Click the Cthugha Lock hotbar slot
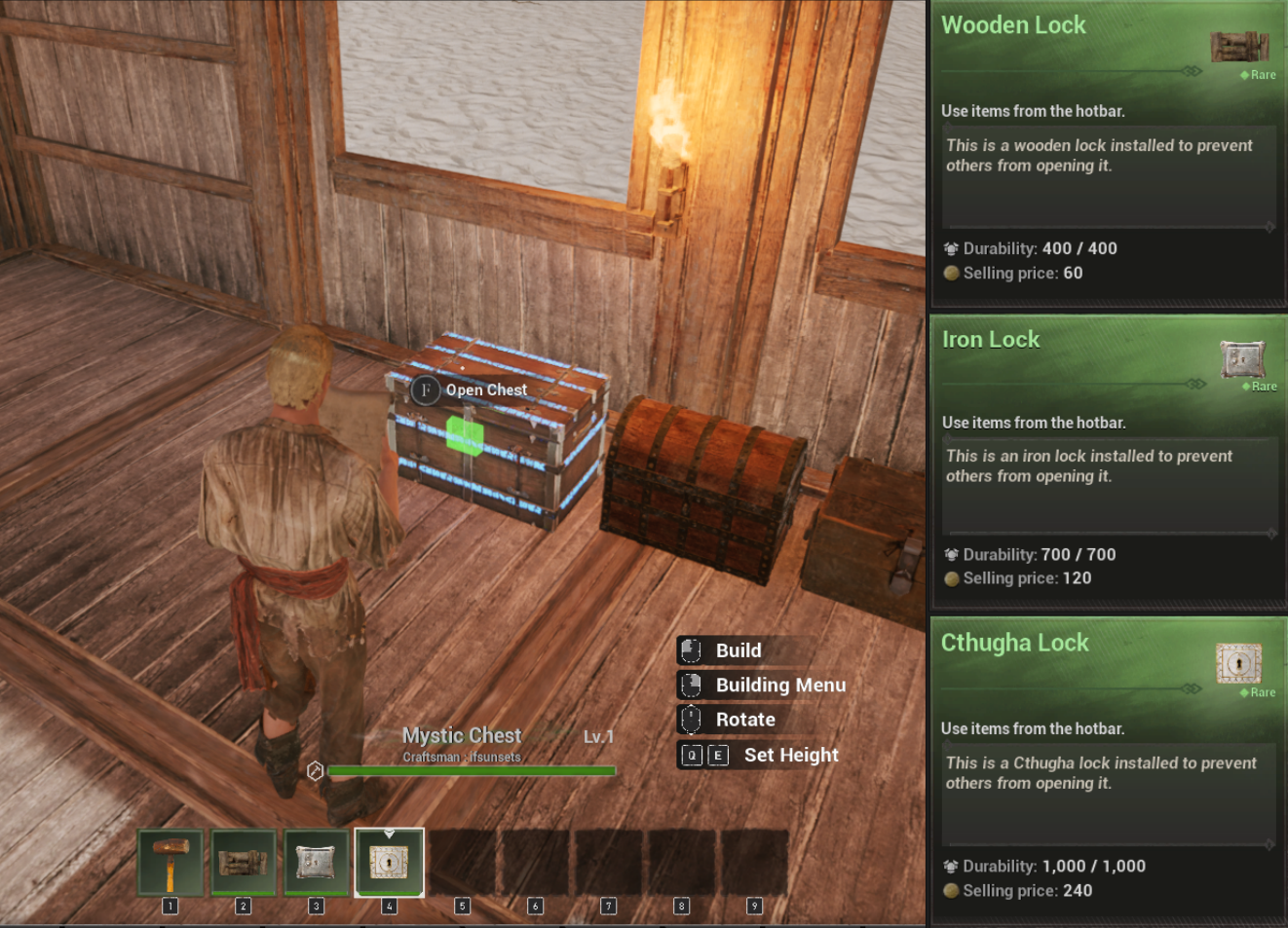The width and height of the screenshot is (1288, 928). coord(389,862)
